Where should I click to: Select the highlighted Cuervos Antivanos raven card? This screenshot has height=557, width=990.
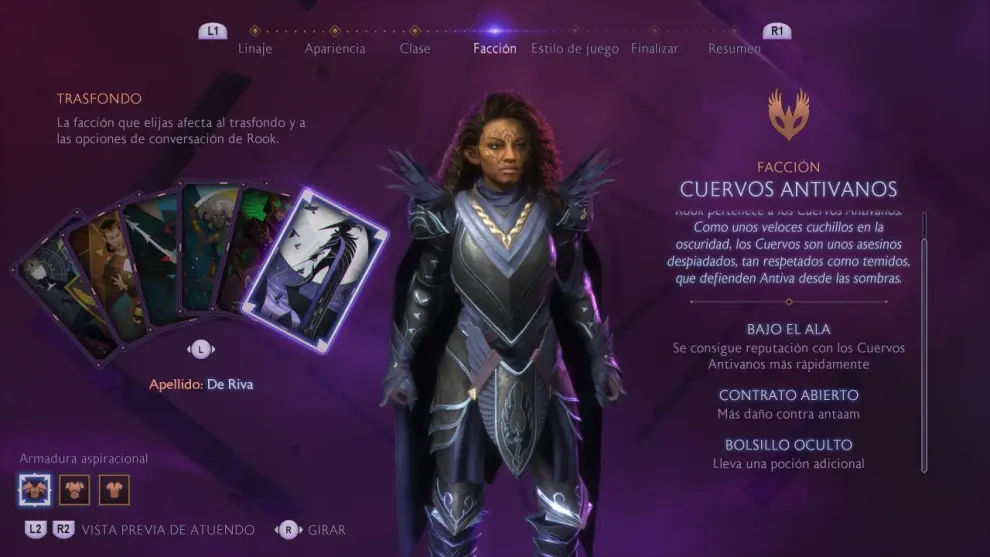pos(317,270)
